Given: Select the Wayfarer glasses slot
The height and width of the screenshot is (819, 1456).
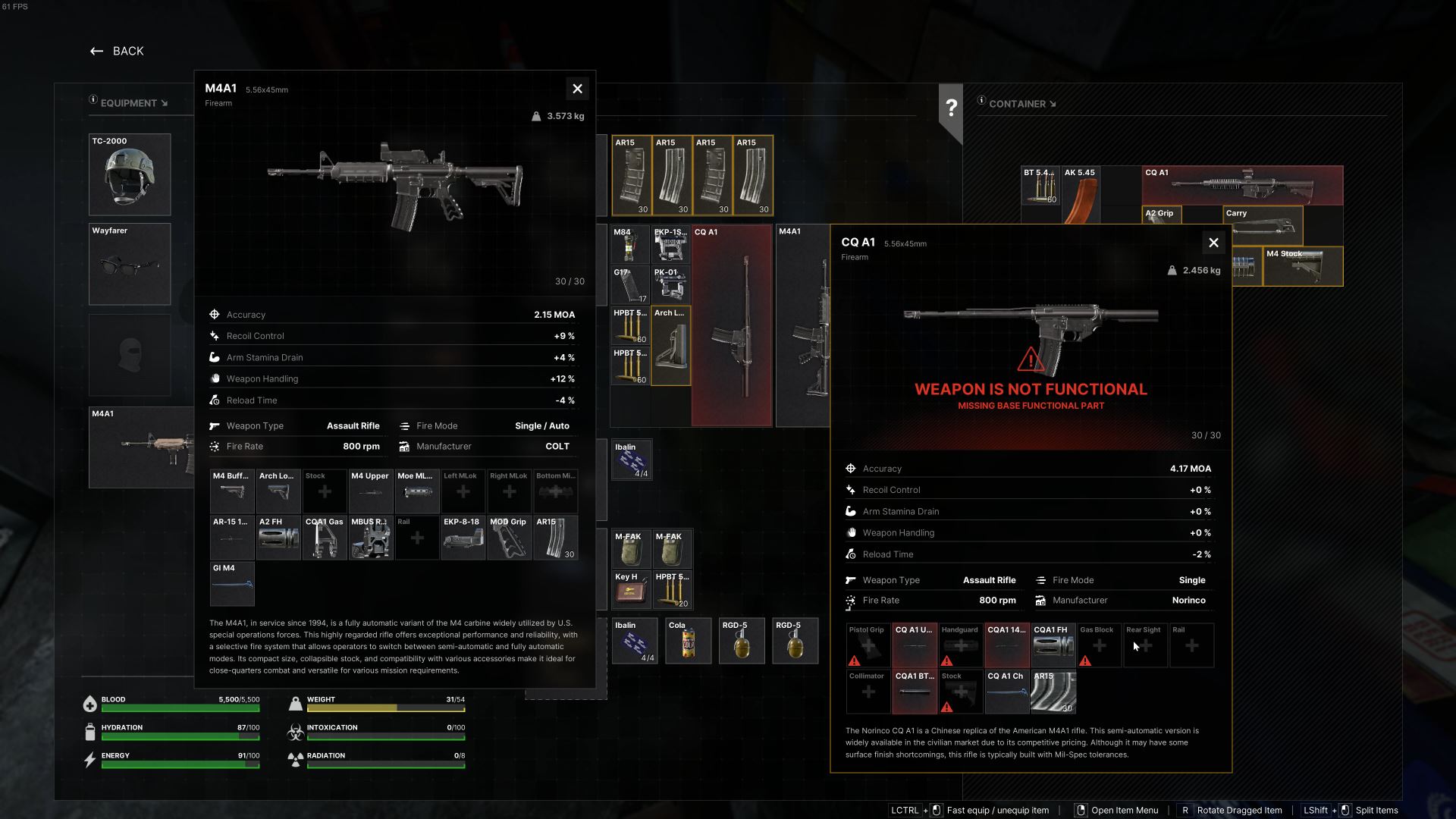Looking at the screenshot, I should coord(130,264).
